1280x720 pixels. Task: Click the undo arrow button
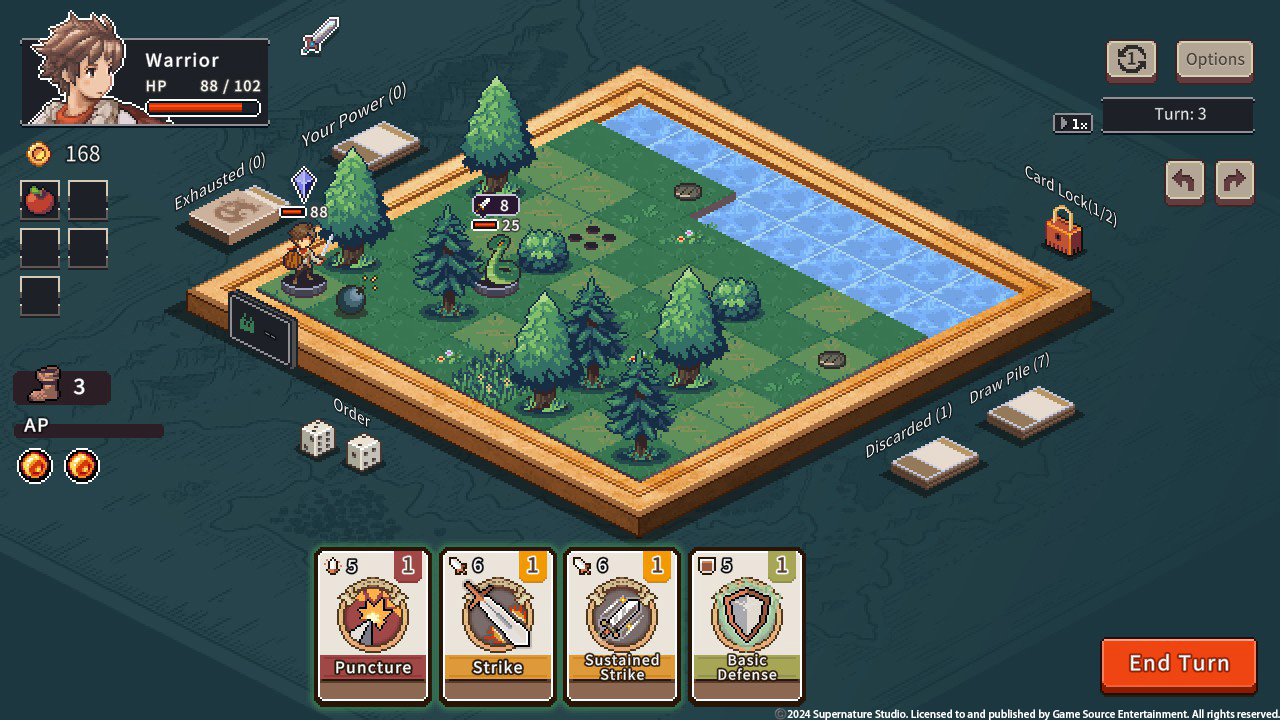[x=1185, y=182]
